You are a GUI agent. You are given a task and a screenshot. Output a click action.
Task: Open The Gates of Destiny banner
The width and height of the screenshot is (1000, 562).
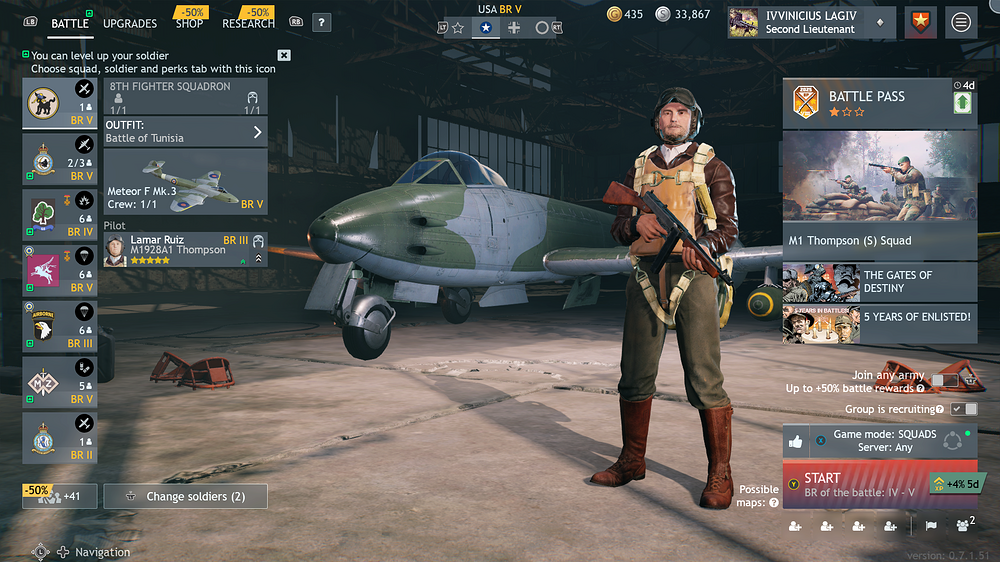[879, 282]
